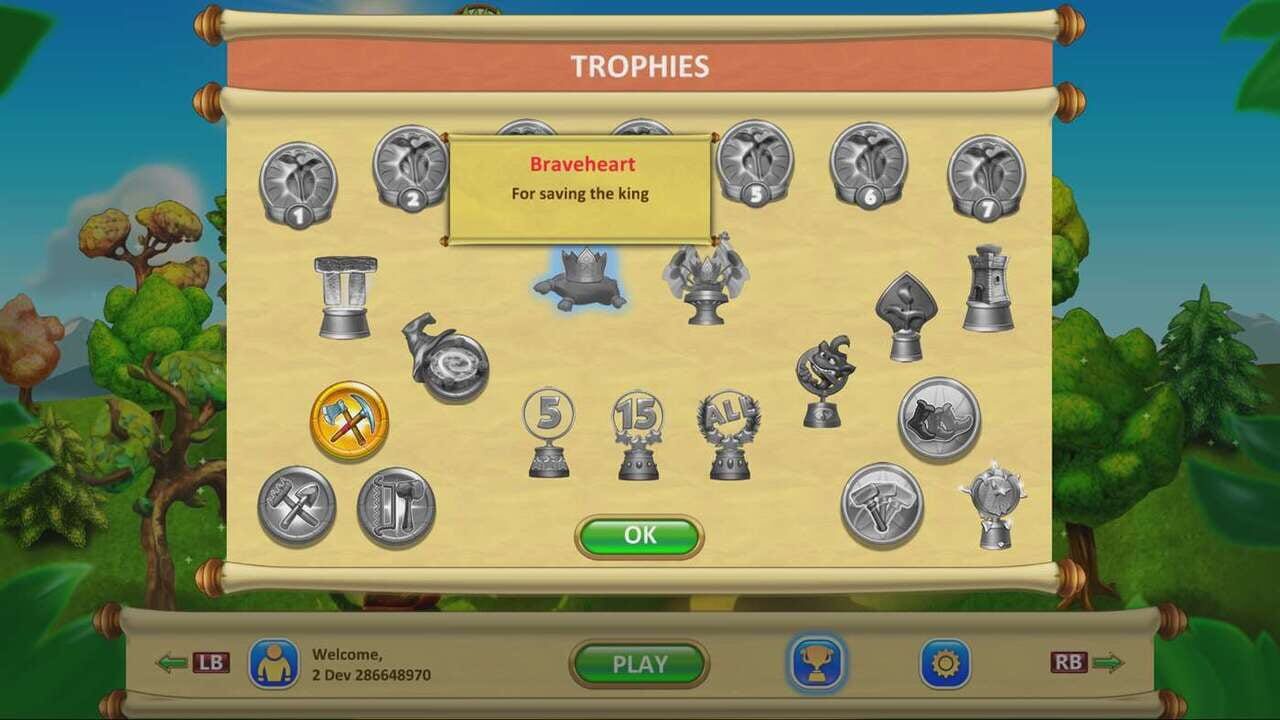Image resolution: width=1280 pixels, height=720 pixels.
Task: Click the crown Braveheart trophy
Action: [580, 280]
